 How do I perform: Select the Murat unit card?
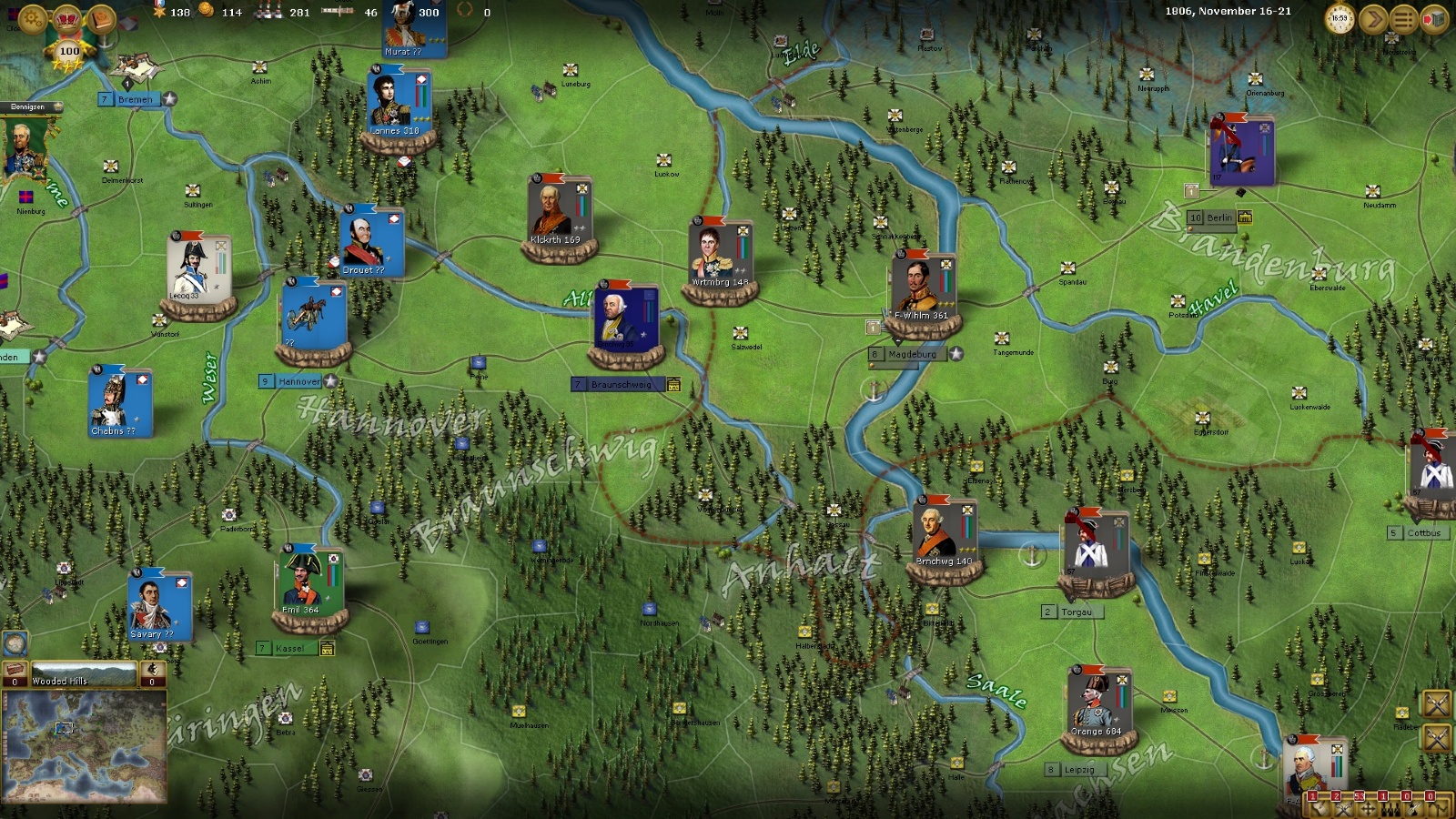coord(414,29)
